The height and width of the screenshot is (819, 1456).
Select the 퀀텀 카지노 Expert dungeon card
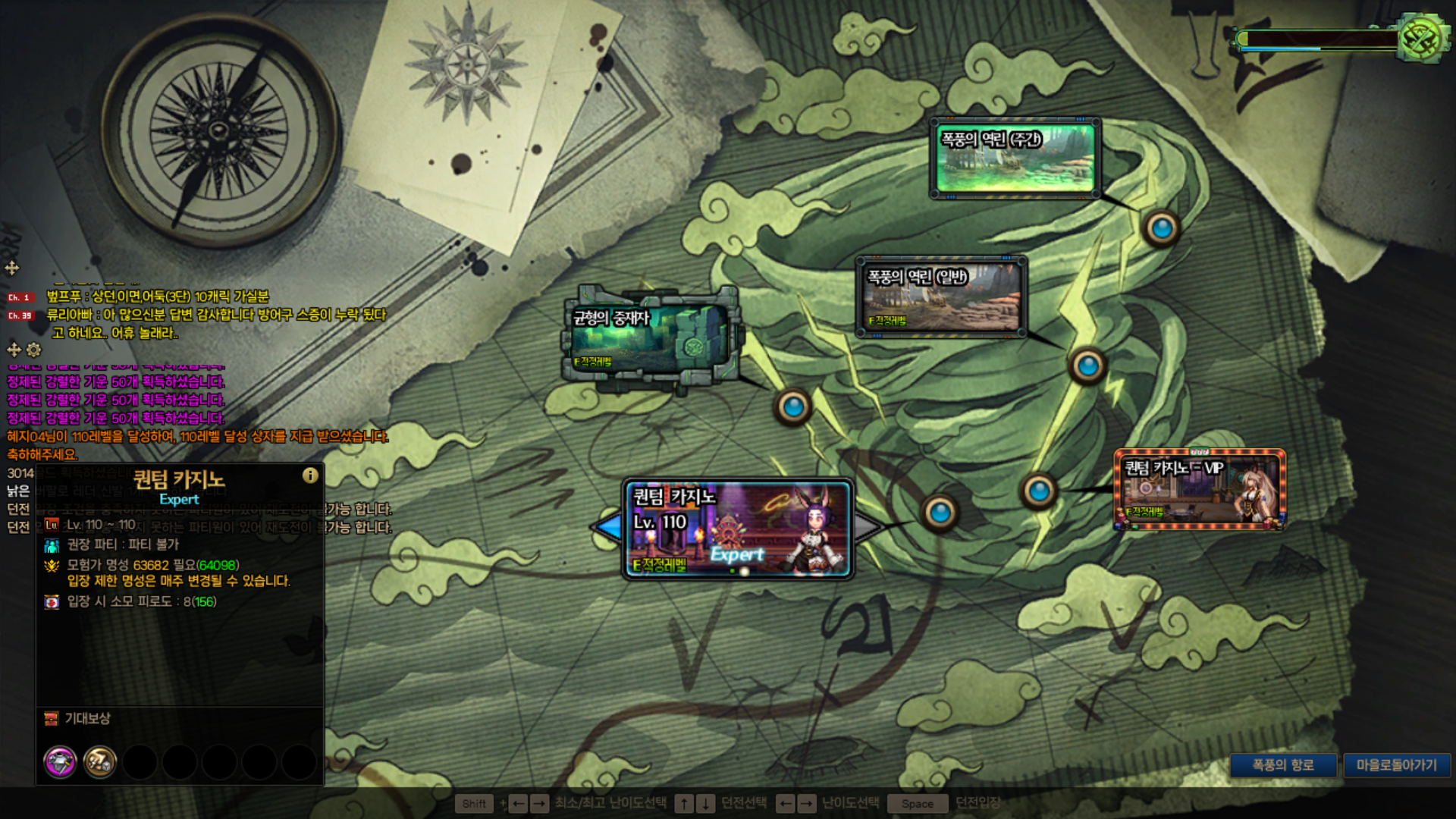pyautogui.click(x=738, y=529)
